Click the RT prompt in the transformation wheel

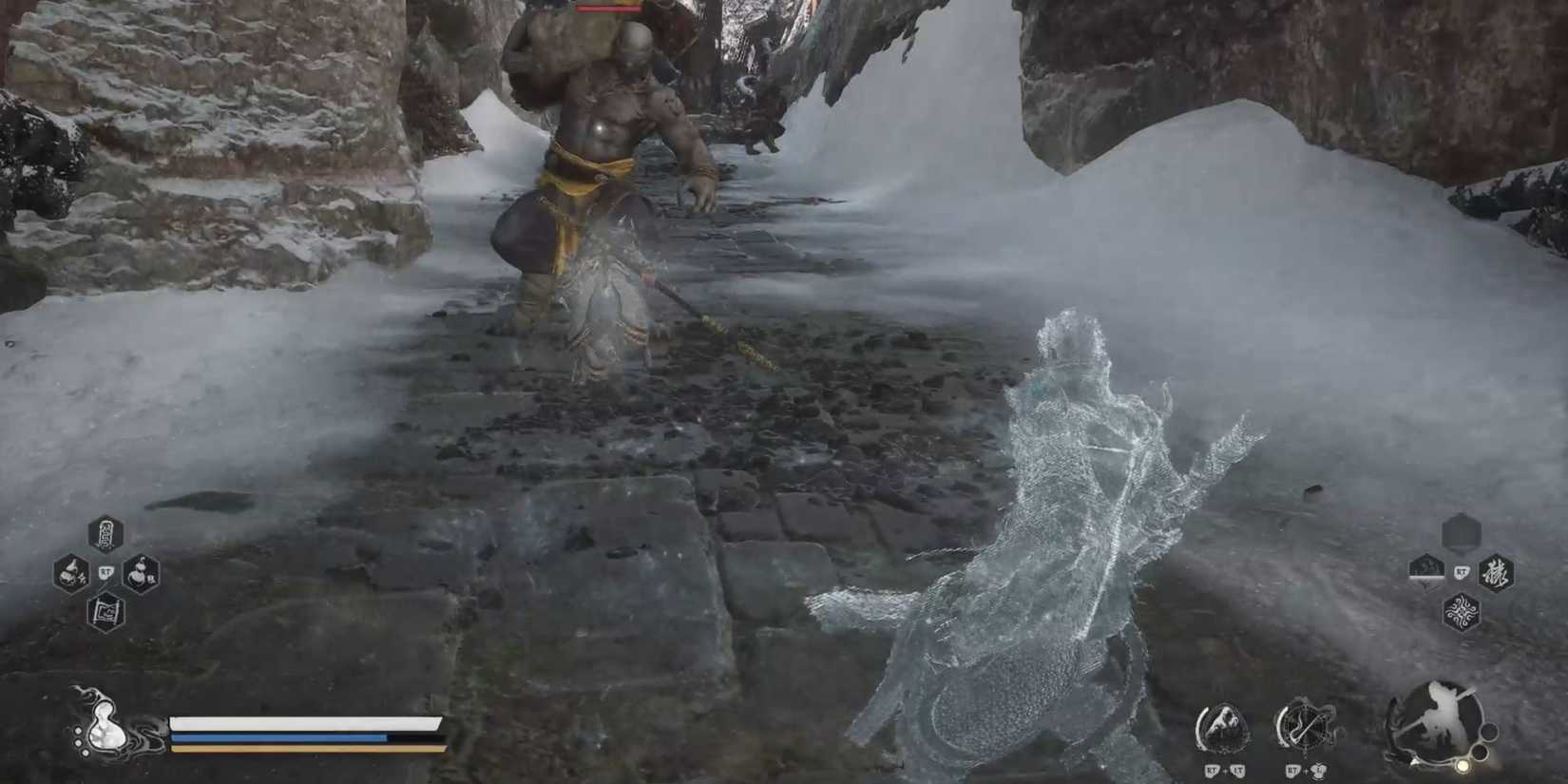point(1461,572)
